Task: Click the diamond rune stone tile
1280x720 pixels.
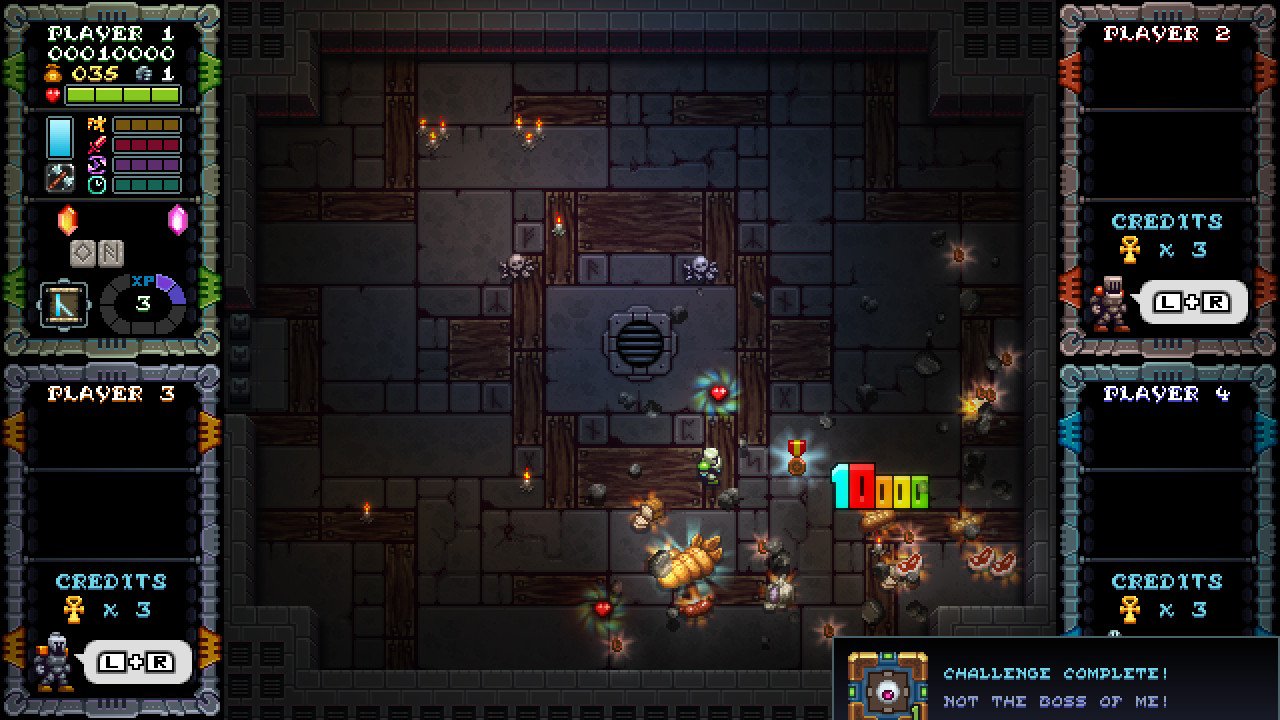Action: 83,254
